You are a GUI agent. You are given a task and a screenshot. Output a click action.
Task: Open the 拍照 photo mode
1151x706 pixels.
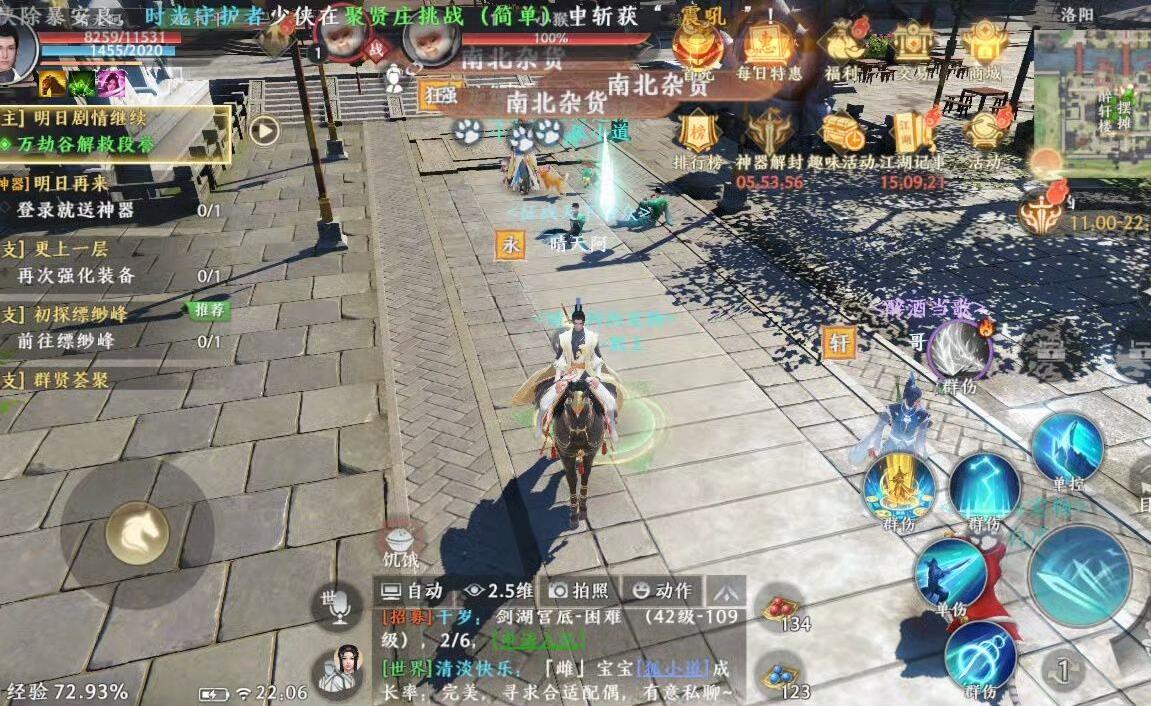[580, 590]
